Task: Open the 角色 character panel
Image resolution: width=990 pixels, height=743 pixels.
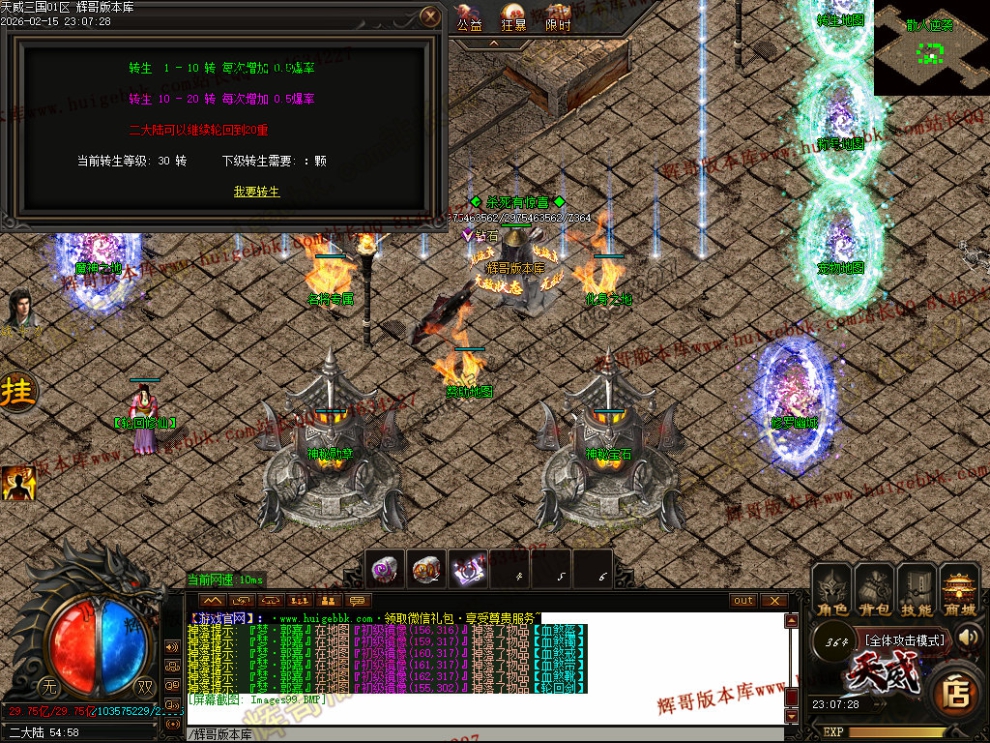Action: click(832, 592)
